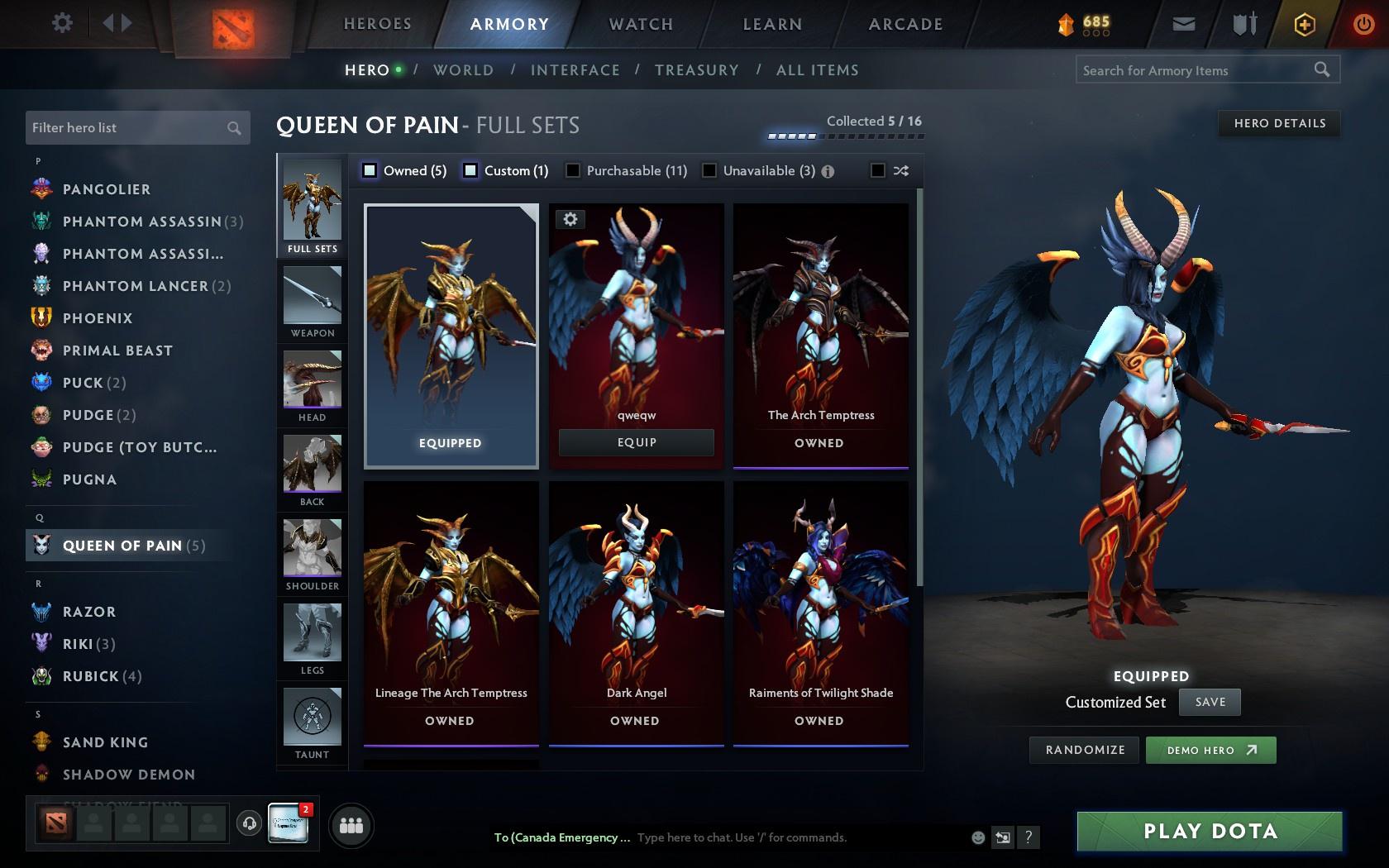Click the HERO DETAILS button
Image resolution: width=1389 pixels, height=868 pixels.
(x=1278, y=123)
